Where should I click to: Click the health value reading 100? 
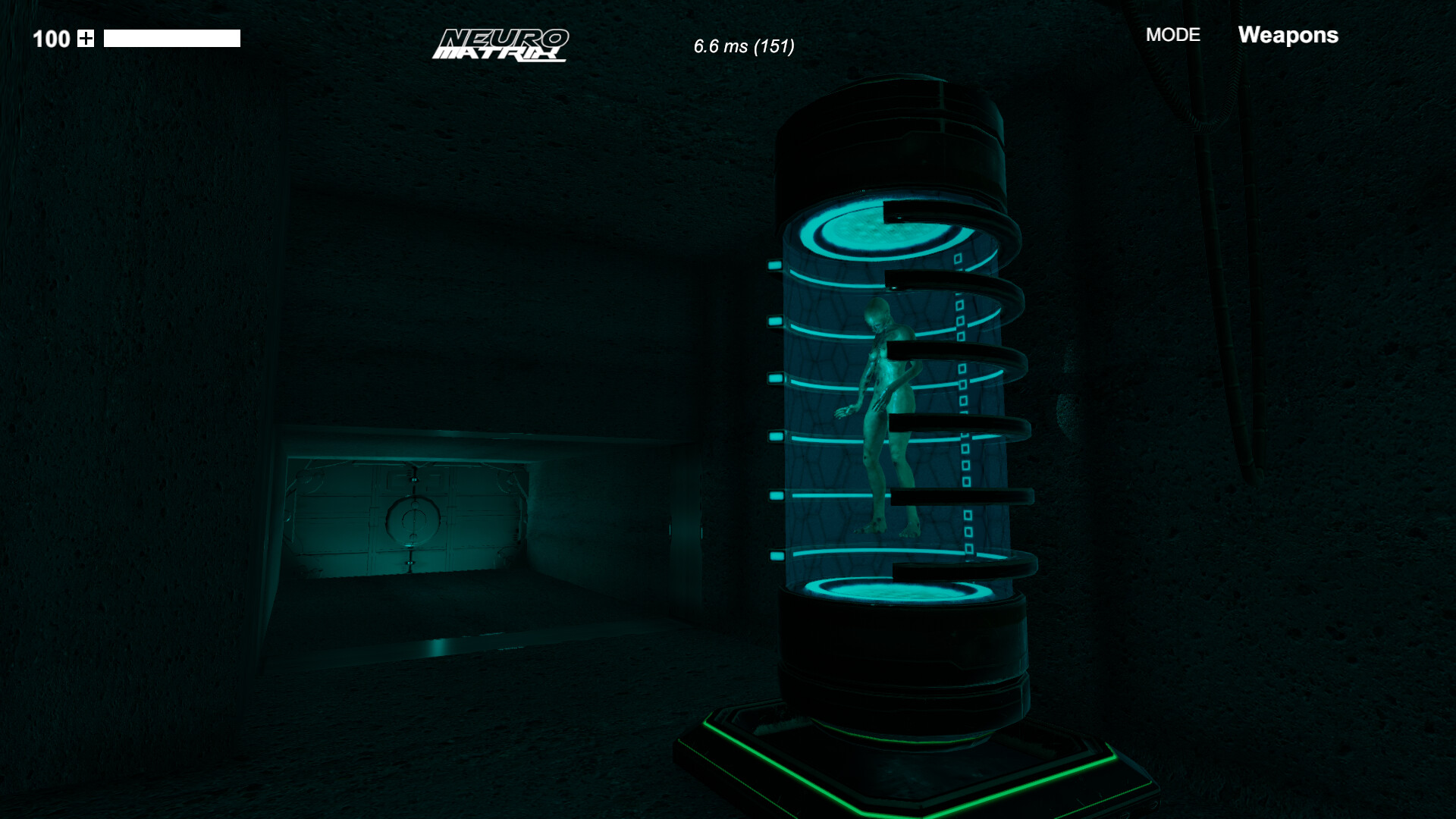[50, 39]
